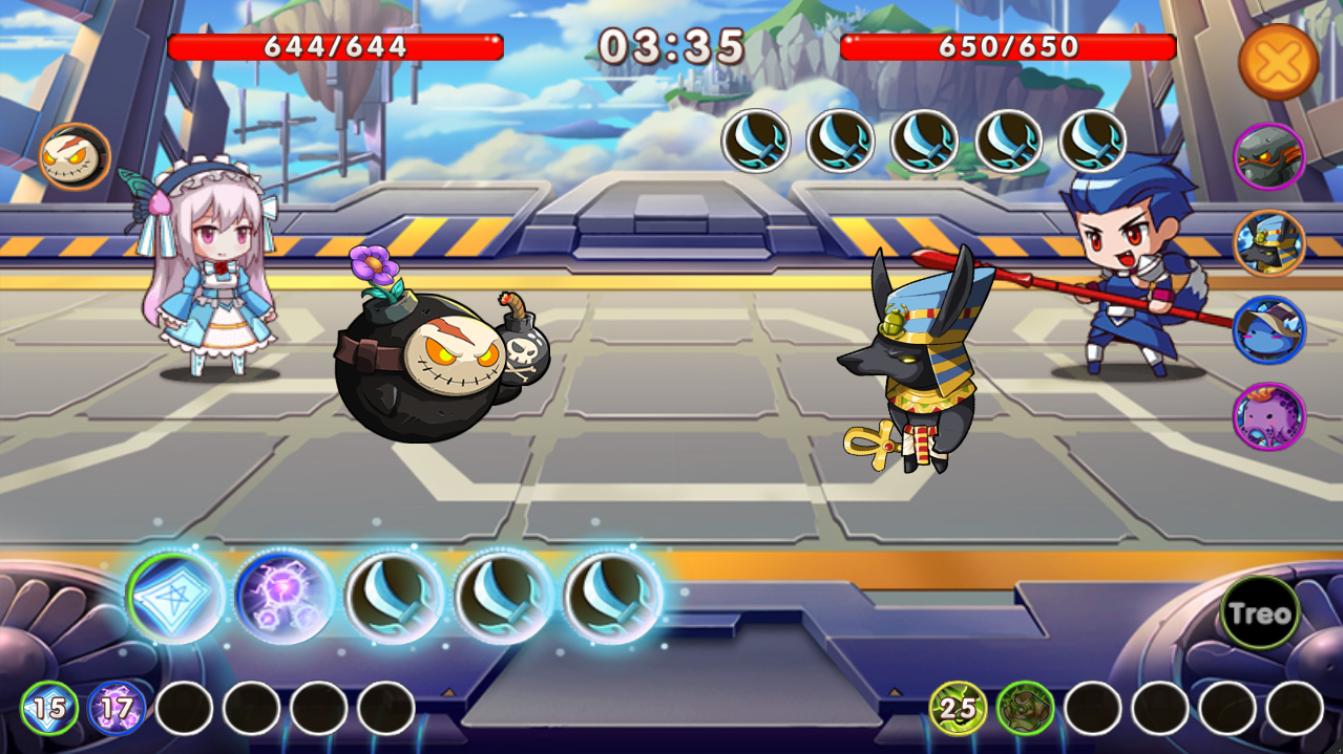The width and height of the screenshot is (1343, 754).
Task: Pick the blue slime with hat portrait
Action: coord(1269,330)
